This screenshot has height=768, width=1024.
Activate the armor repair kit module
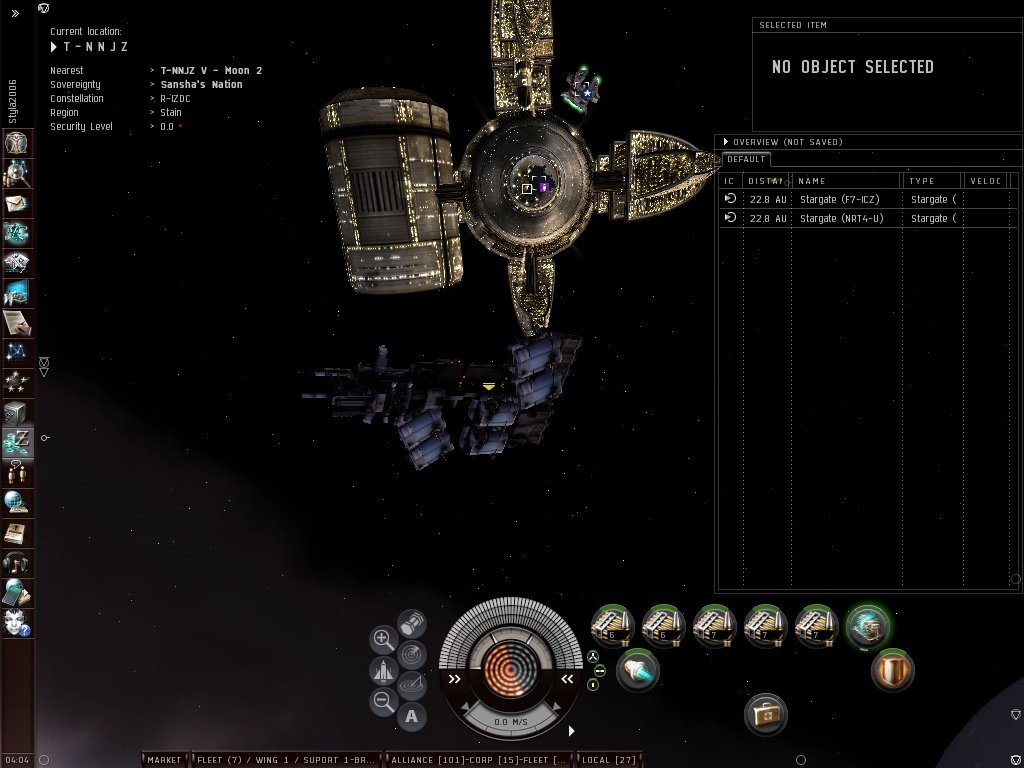pyautogui.click(x=766, y=714)
